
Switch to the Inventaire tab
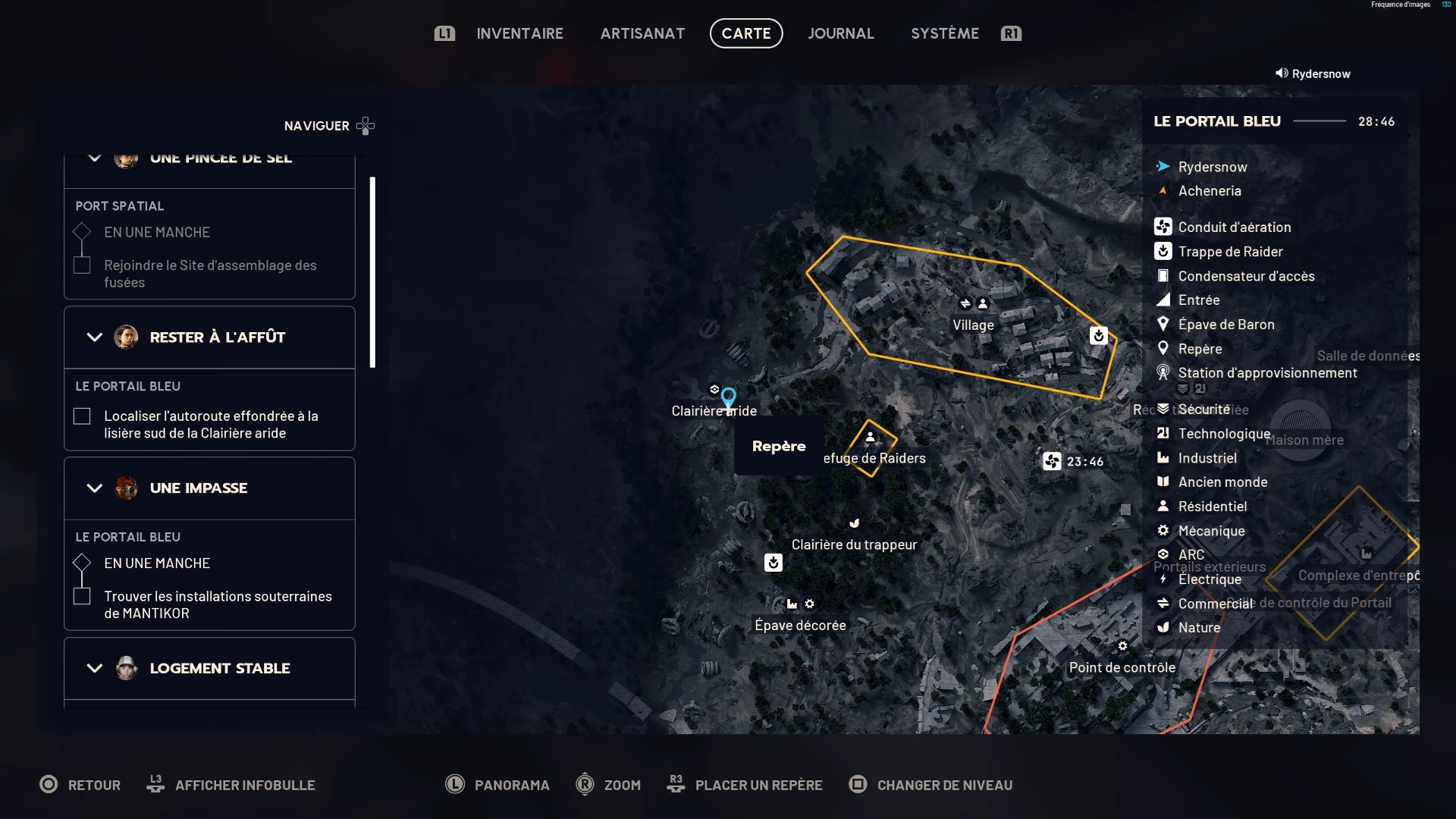pos(519,33)
